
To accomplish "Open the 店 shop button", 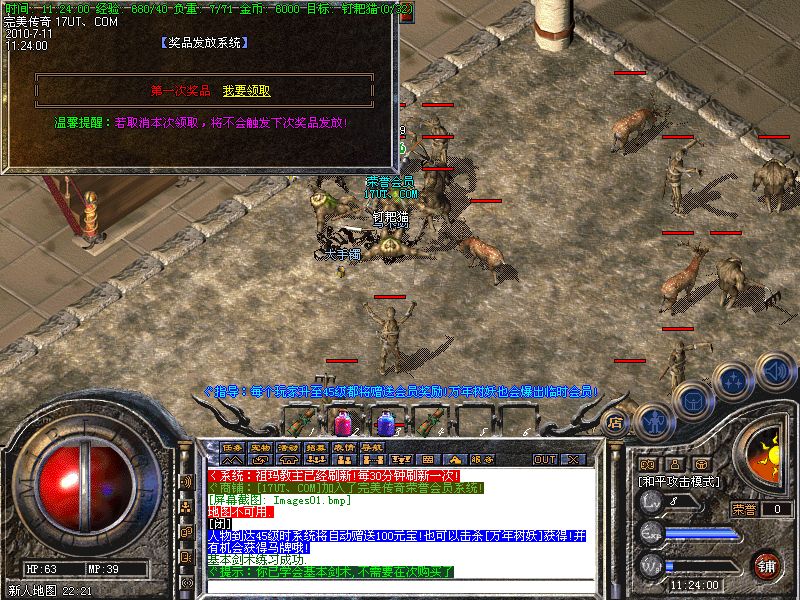I will (617, 423).
